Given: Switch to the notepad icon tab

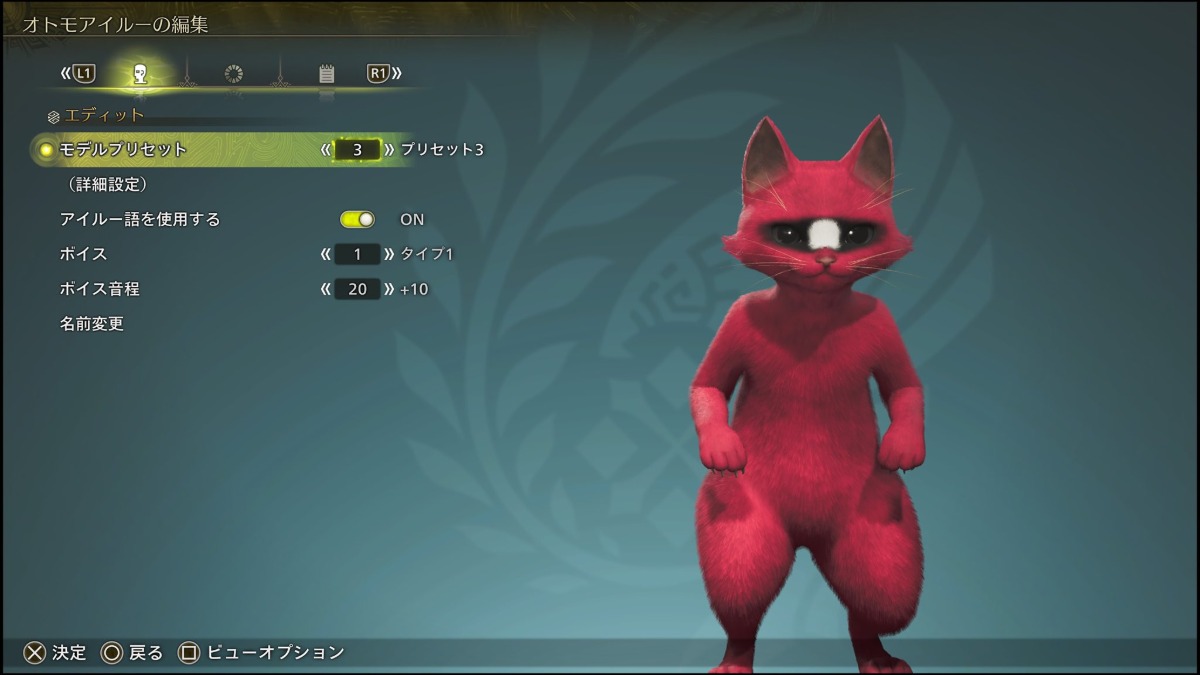Looking at the screenshot, I should (x=326, y=74).
